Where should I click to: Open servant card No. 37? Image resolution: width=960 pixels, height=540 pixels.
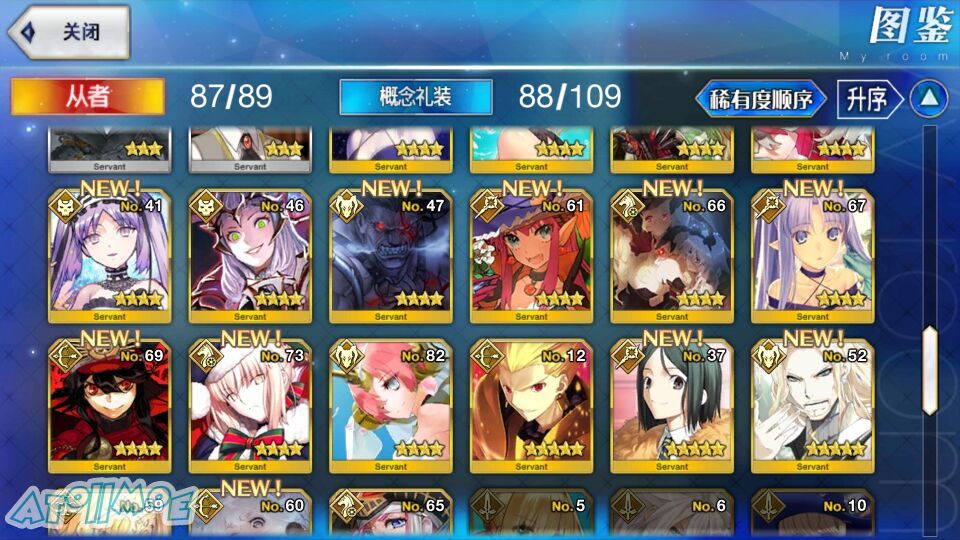(x=672, y=407)
